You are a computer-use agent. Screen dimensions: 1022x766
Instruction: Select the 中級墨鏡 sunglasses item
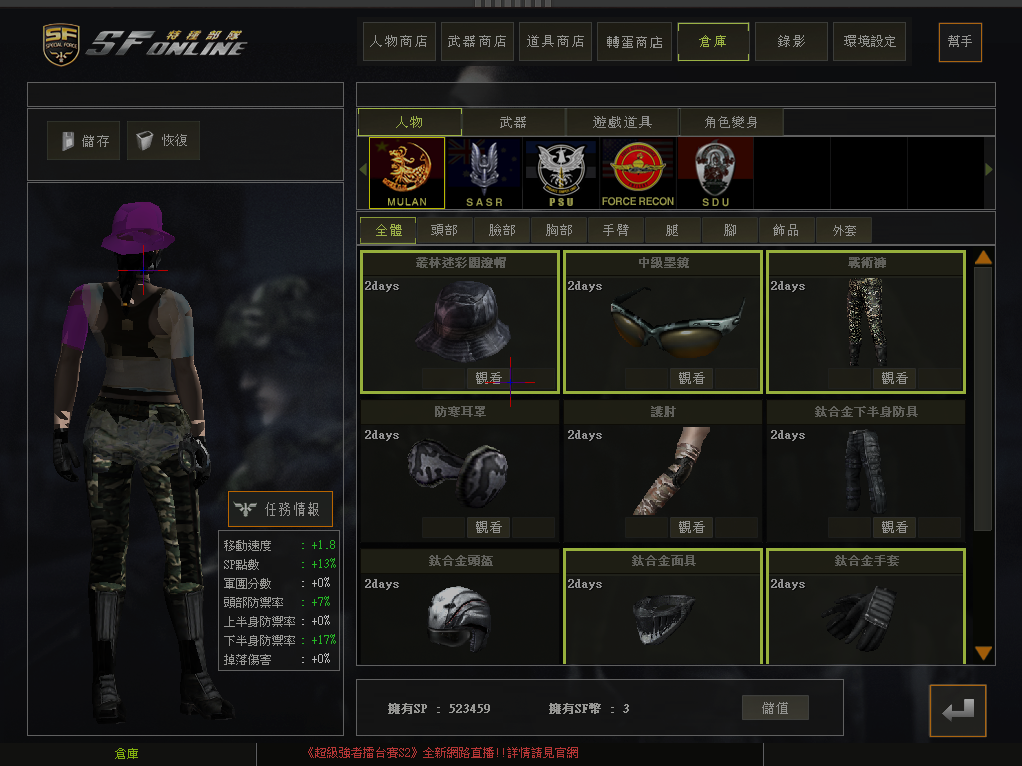[x=662, y=320]
